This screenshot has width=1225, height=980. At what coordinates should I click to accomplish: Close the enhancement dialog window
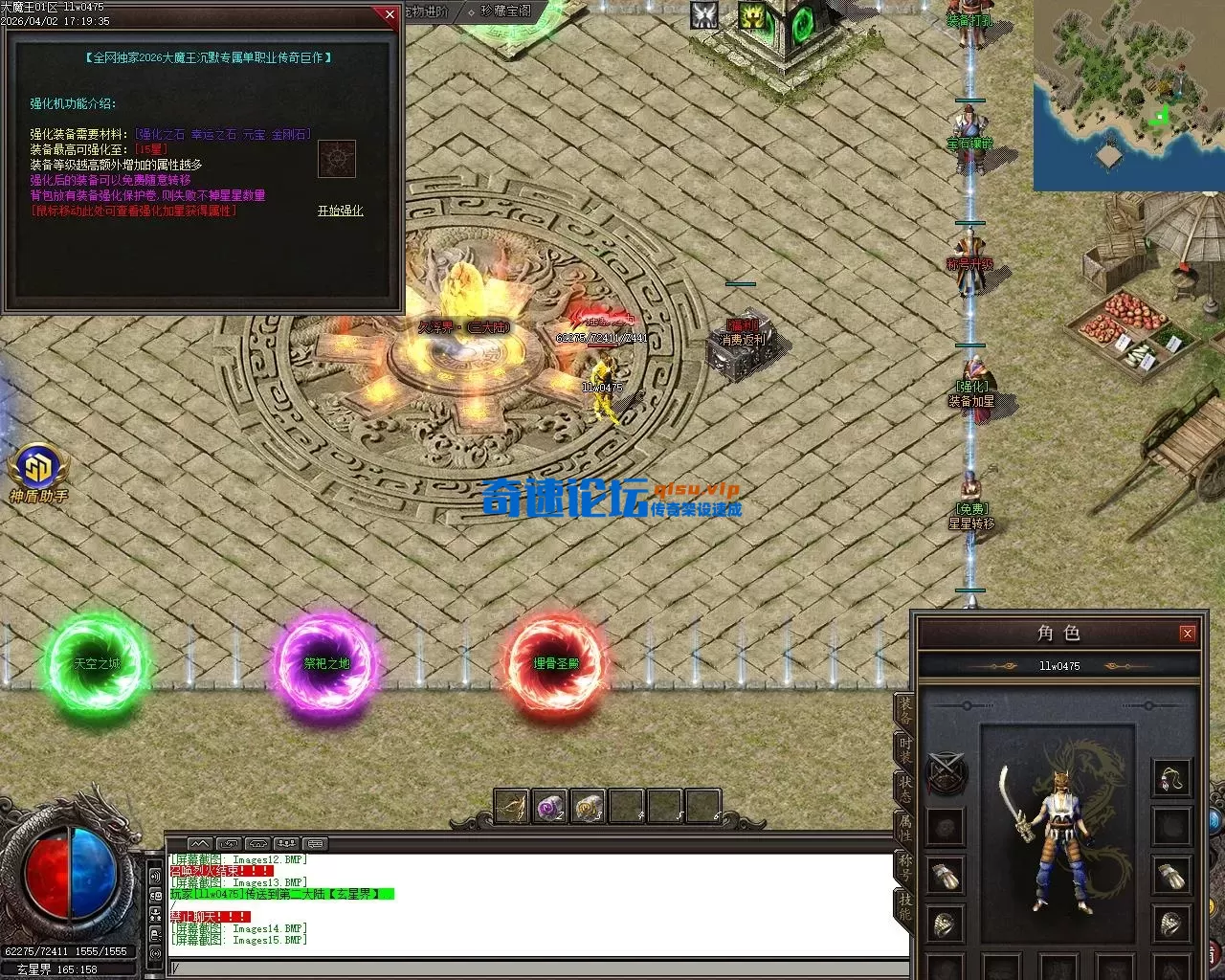pos(389,14)
